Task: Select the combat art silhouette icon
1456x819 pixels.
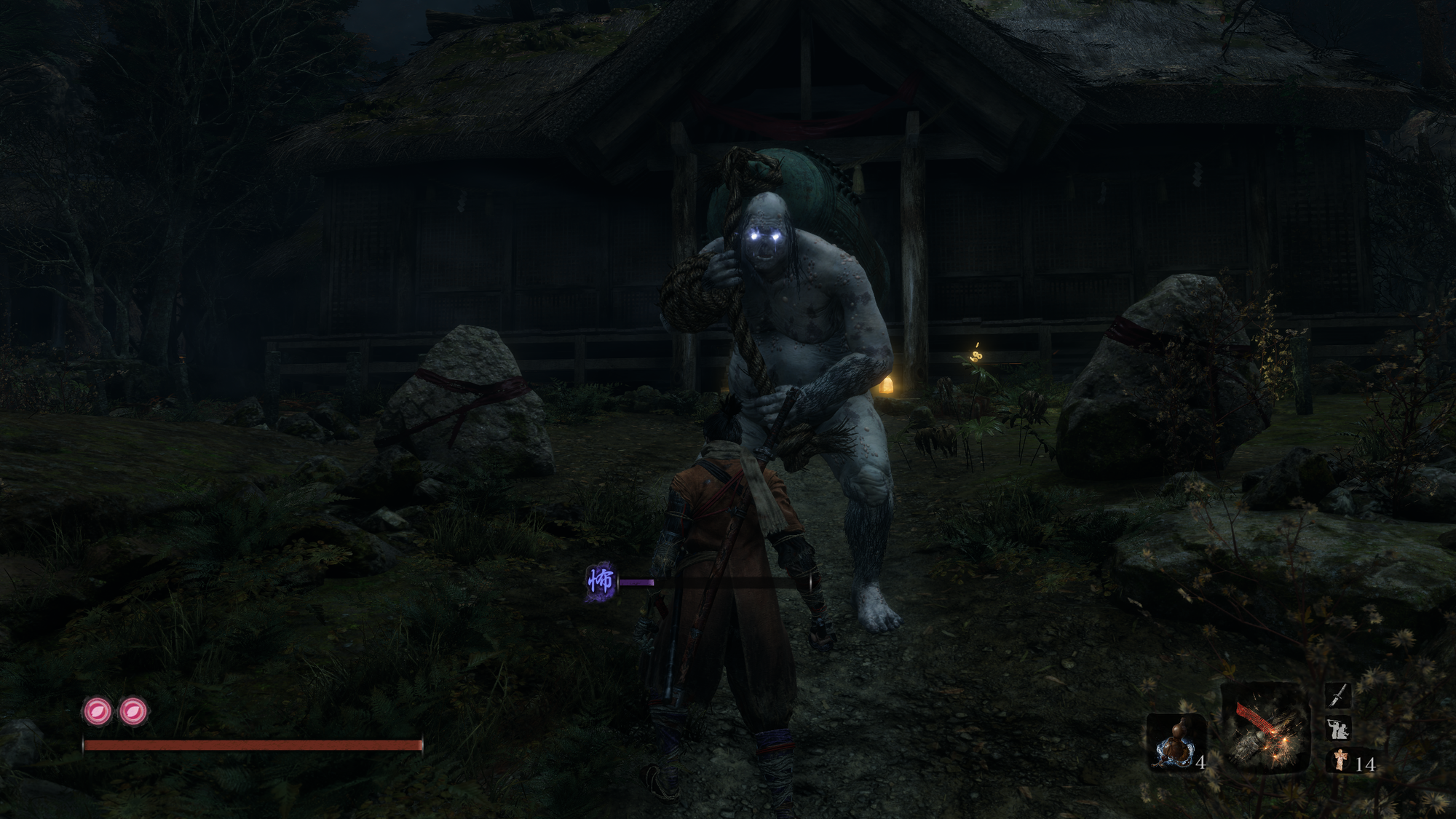Action: tap(1338, 728)
